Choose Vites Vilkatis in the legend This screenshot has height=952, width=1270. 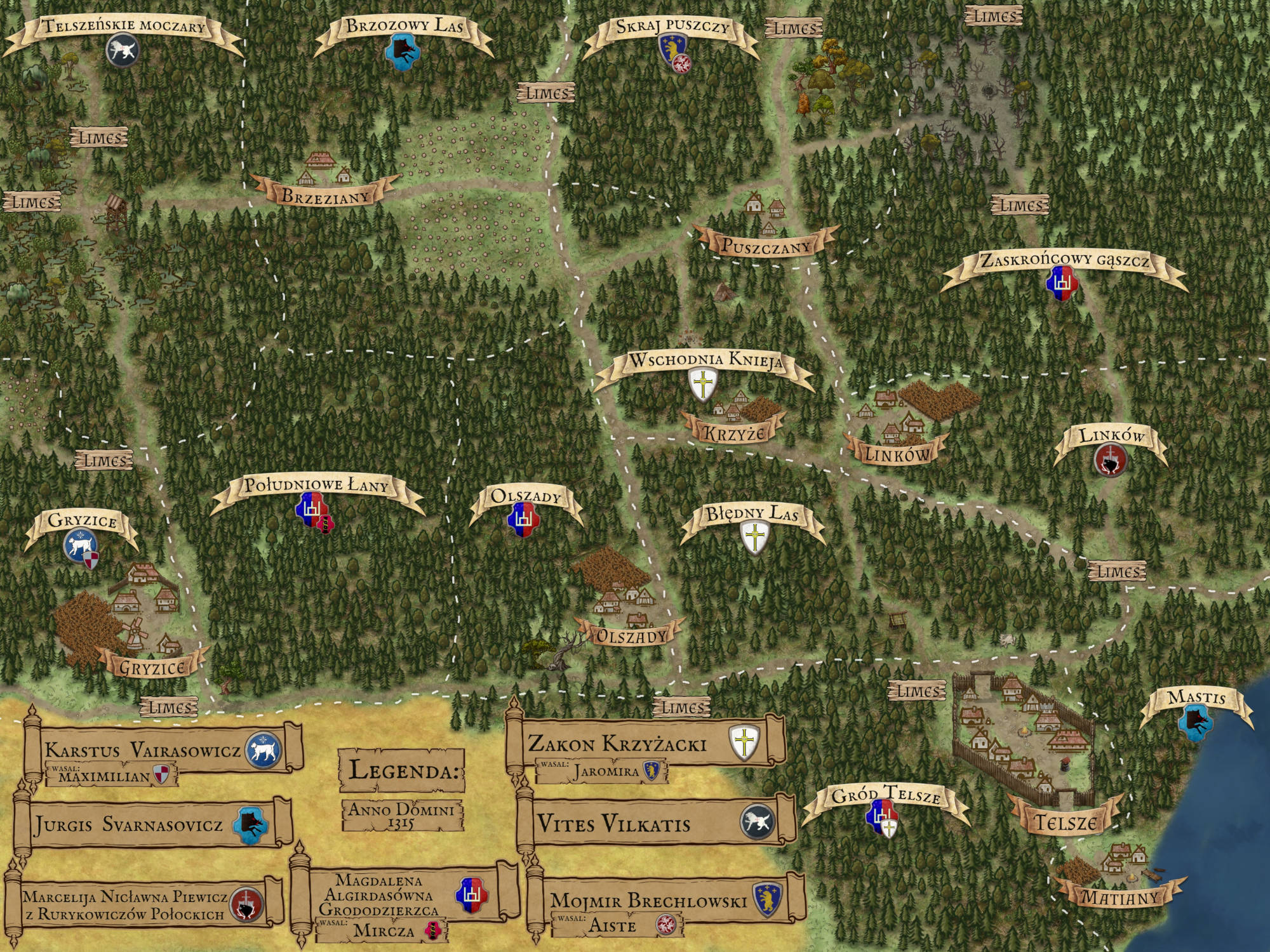[614, 824]
